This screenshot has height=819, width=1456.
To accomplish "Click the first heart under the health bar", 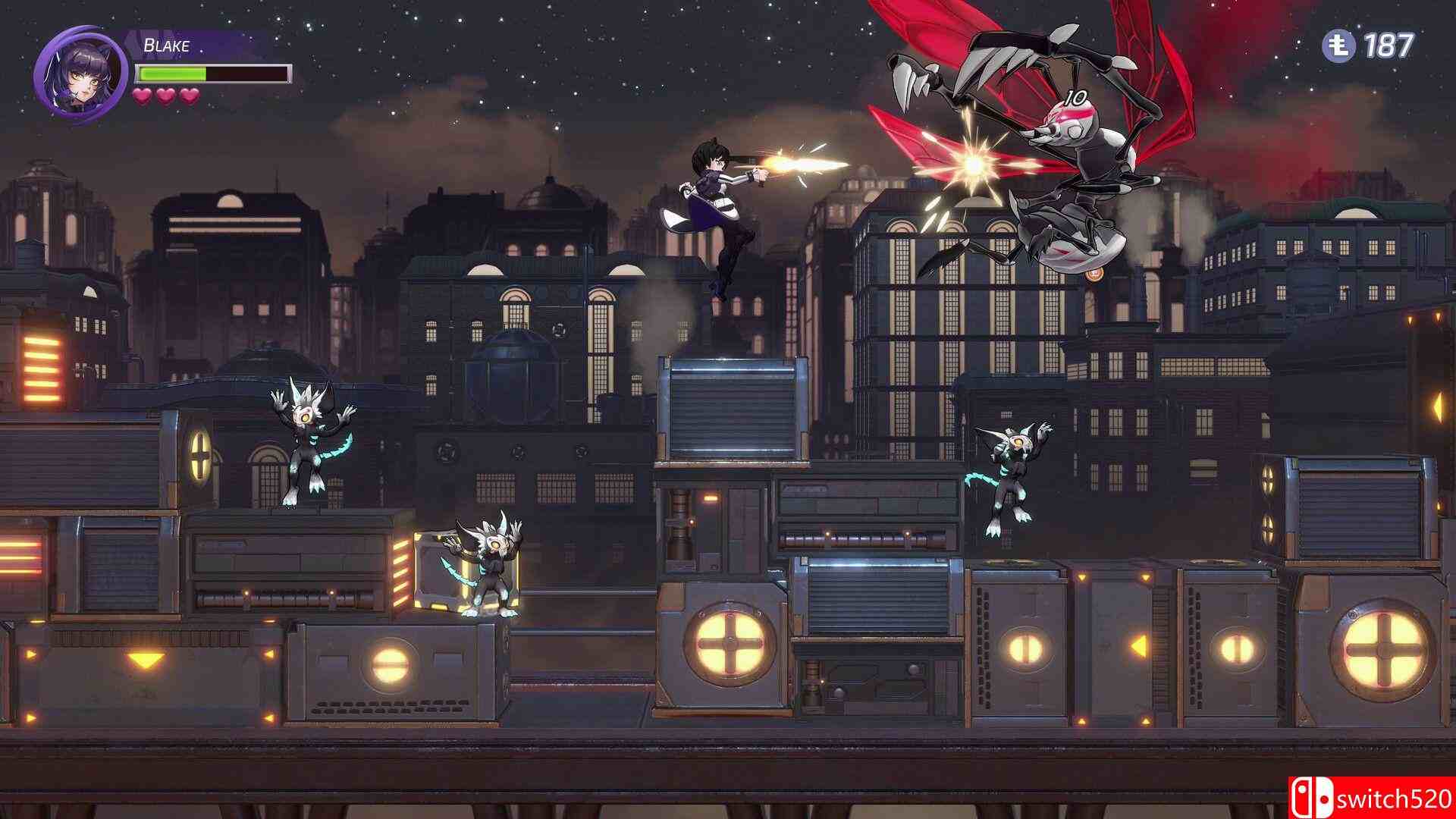I will pos(143,96).
